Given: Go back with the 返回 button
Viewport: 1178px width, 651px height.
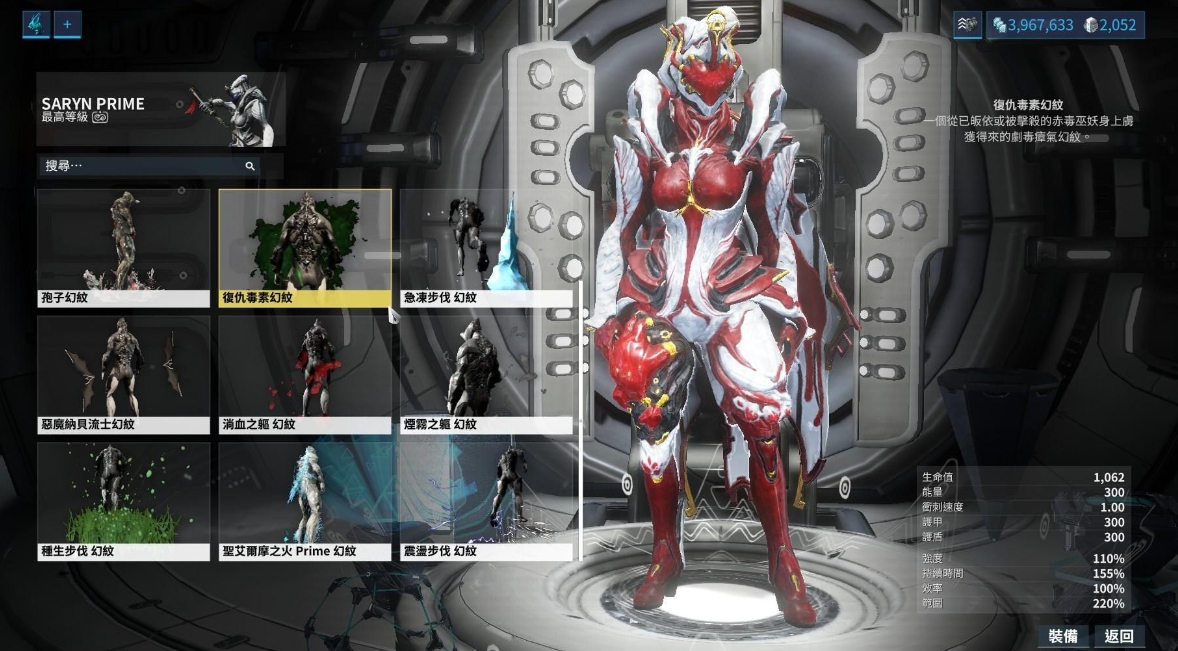Looking at the screenshot, I should tap(1119, 636).
